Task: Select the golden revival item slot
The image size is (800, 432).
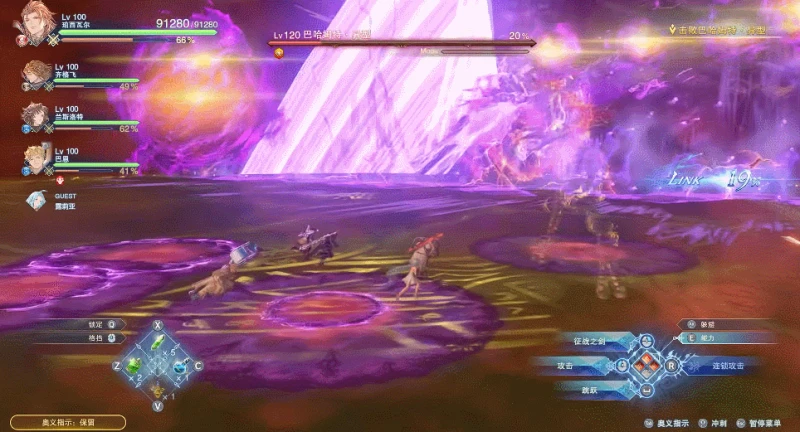Action: pos(157,389)
